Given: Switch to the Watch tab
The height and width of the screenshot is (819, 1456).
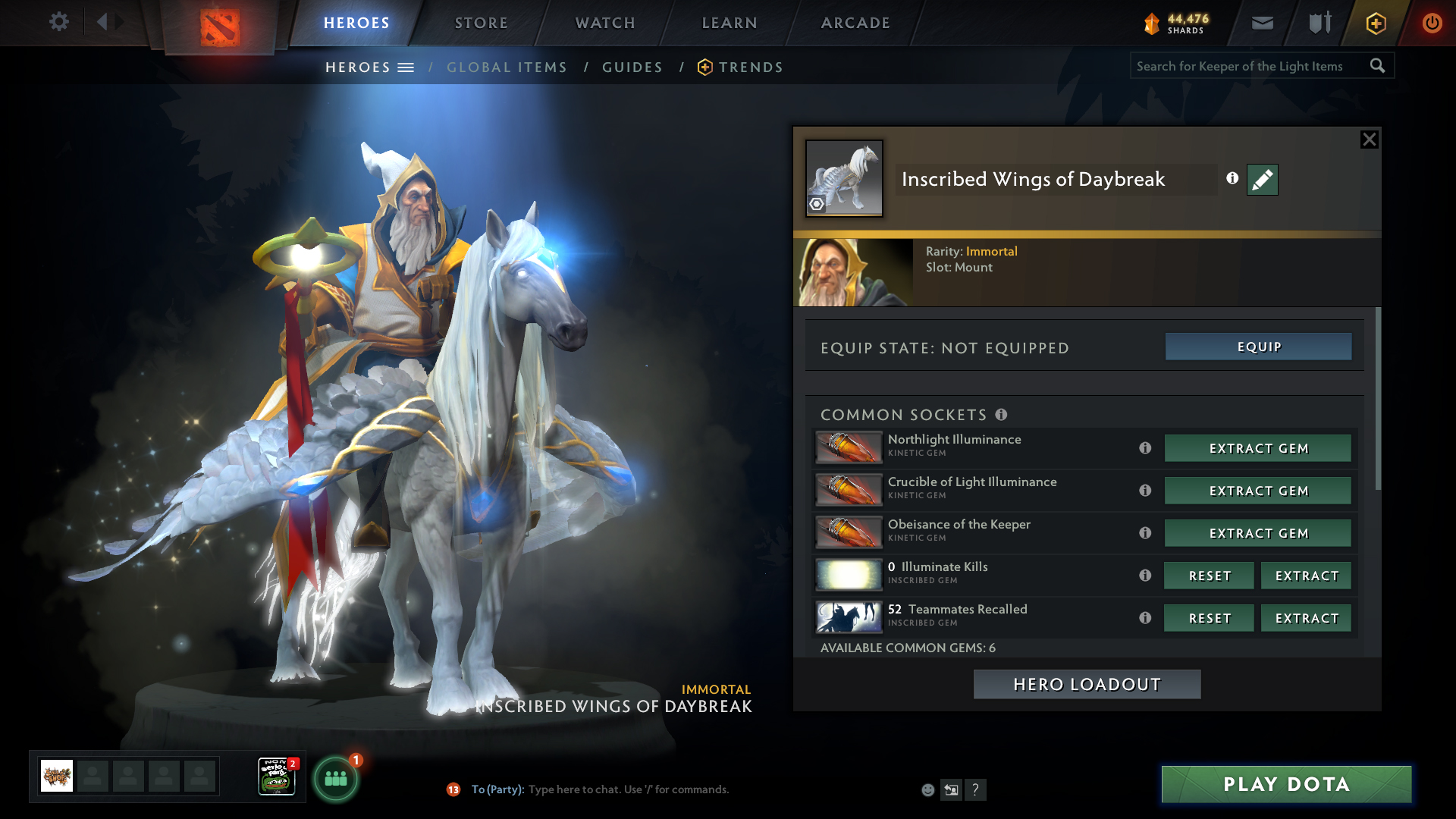Looking at the screenshot, I should pos(605,23).
